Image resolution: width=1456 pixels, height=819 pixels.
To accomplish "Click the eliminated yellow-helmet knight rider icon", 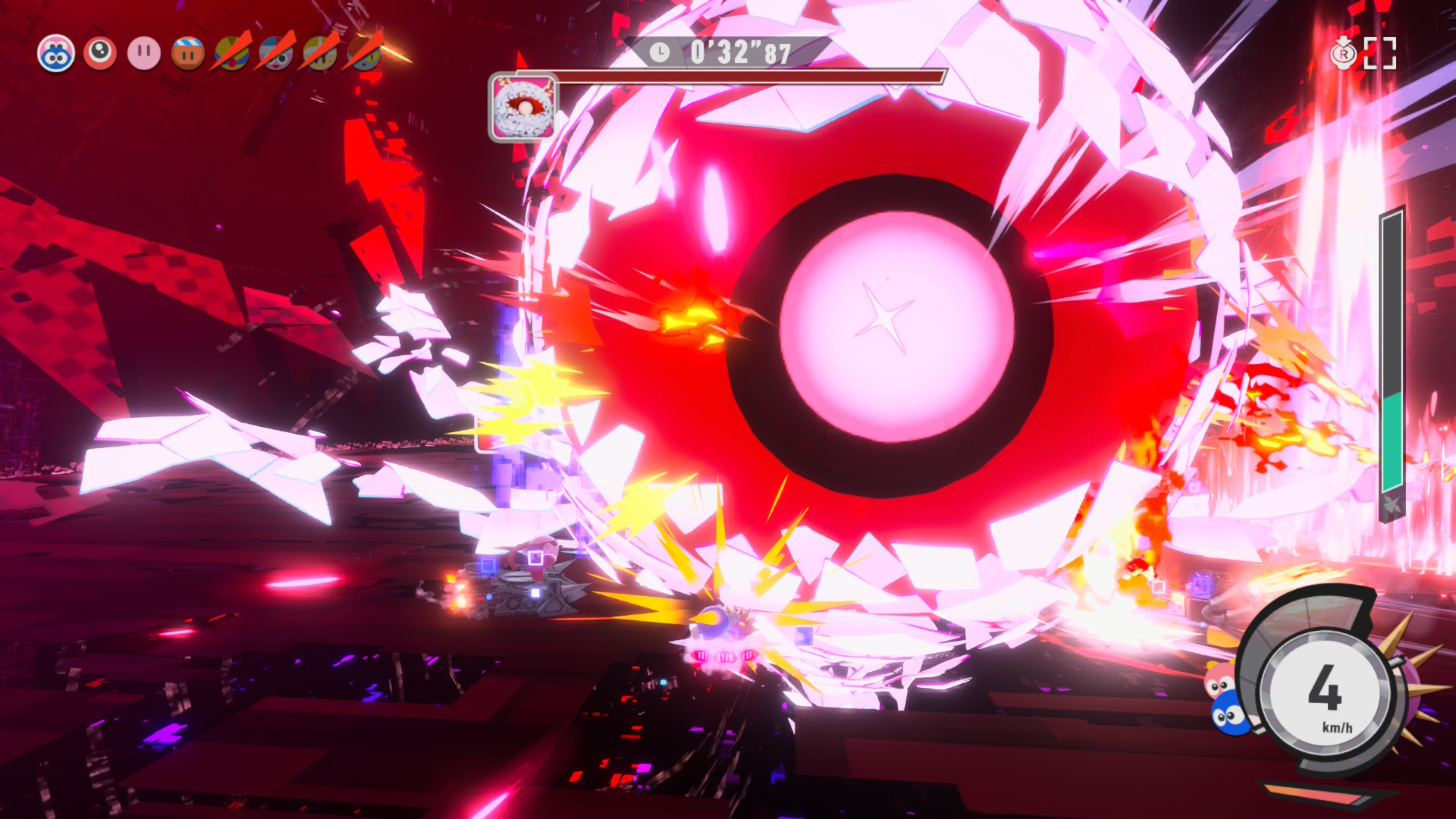I will click(x=321, y=54).
